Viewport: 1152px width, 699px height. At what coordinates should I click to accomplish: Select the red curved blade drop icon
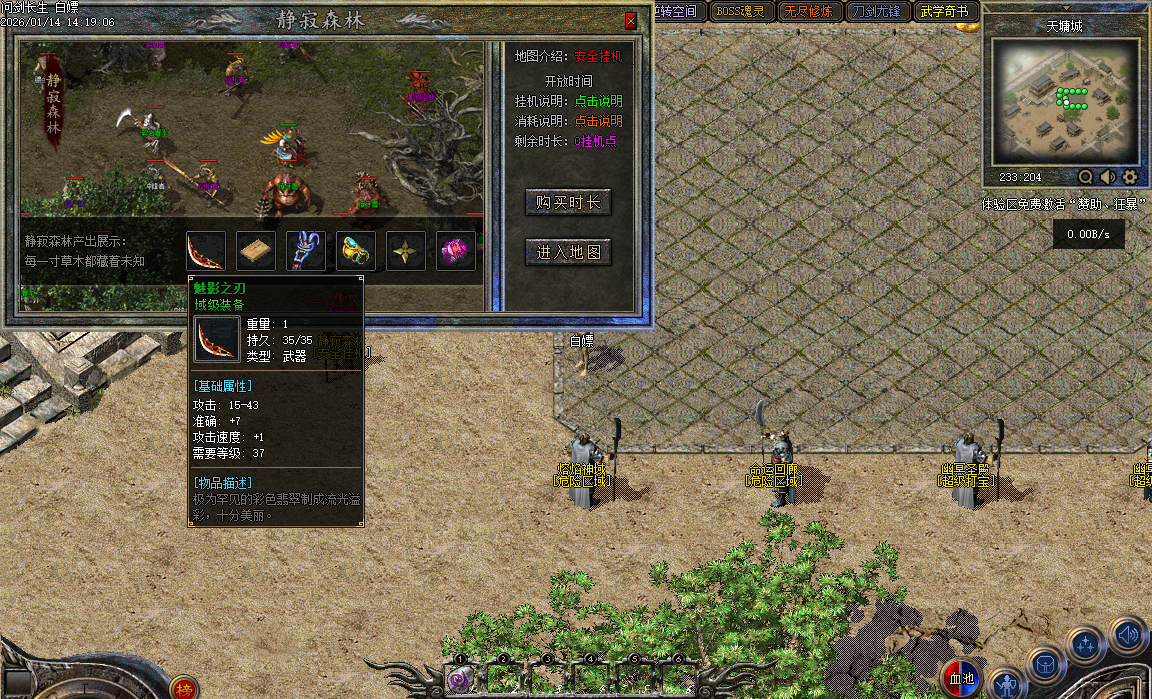pyautogui.click(x=205, y=251)
